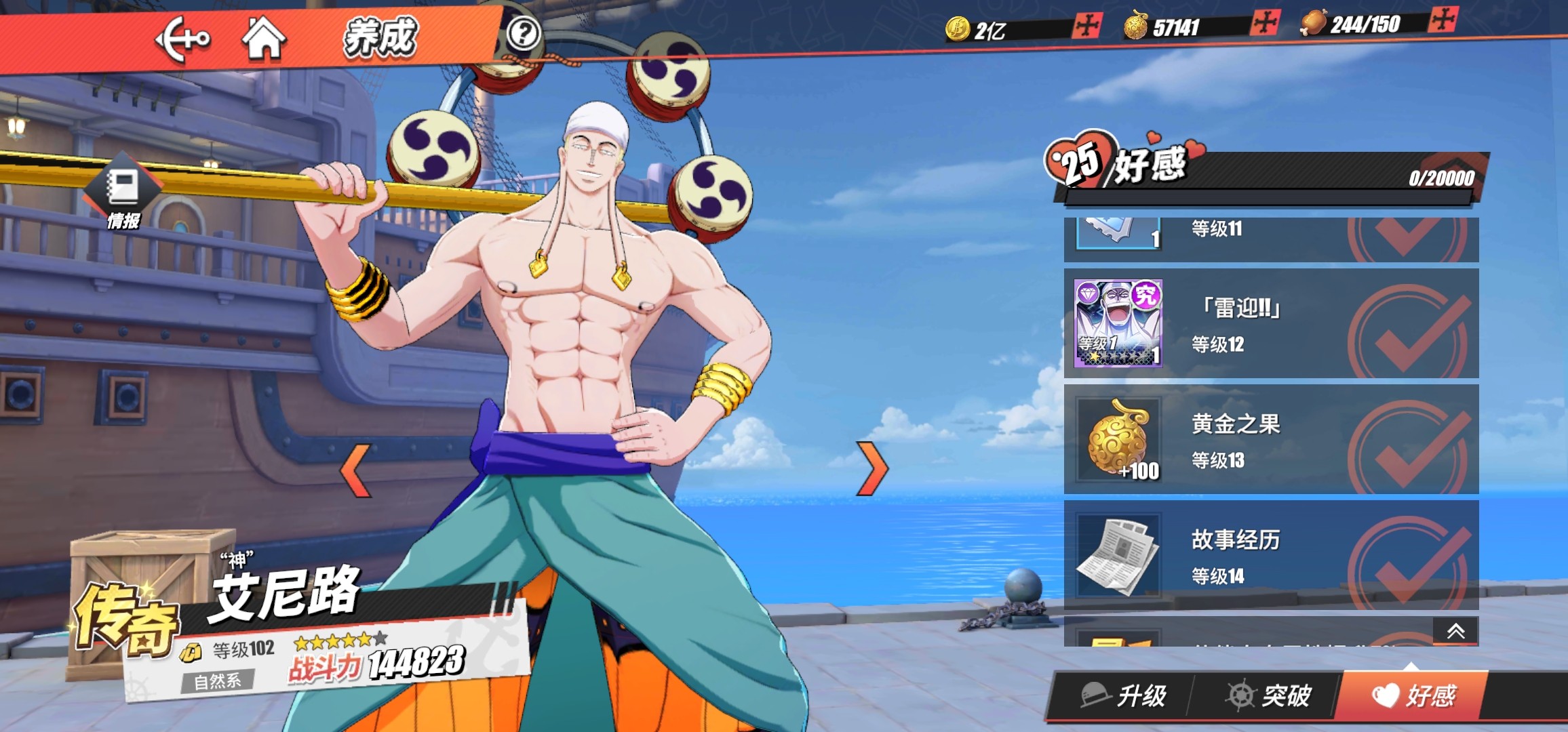Select the 黄金之果 level 13 reward
The image size is (1568, 732).
1270,440
